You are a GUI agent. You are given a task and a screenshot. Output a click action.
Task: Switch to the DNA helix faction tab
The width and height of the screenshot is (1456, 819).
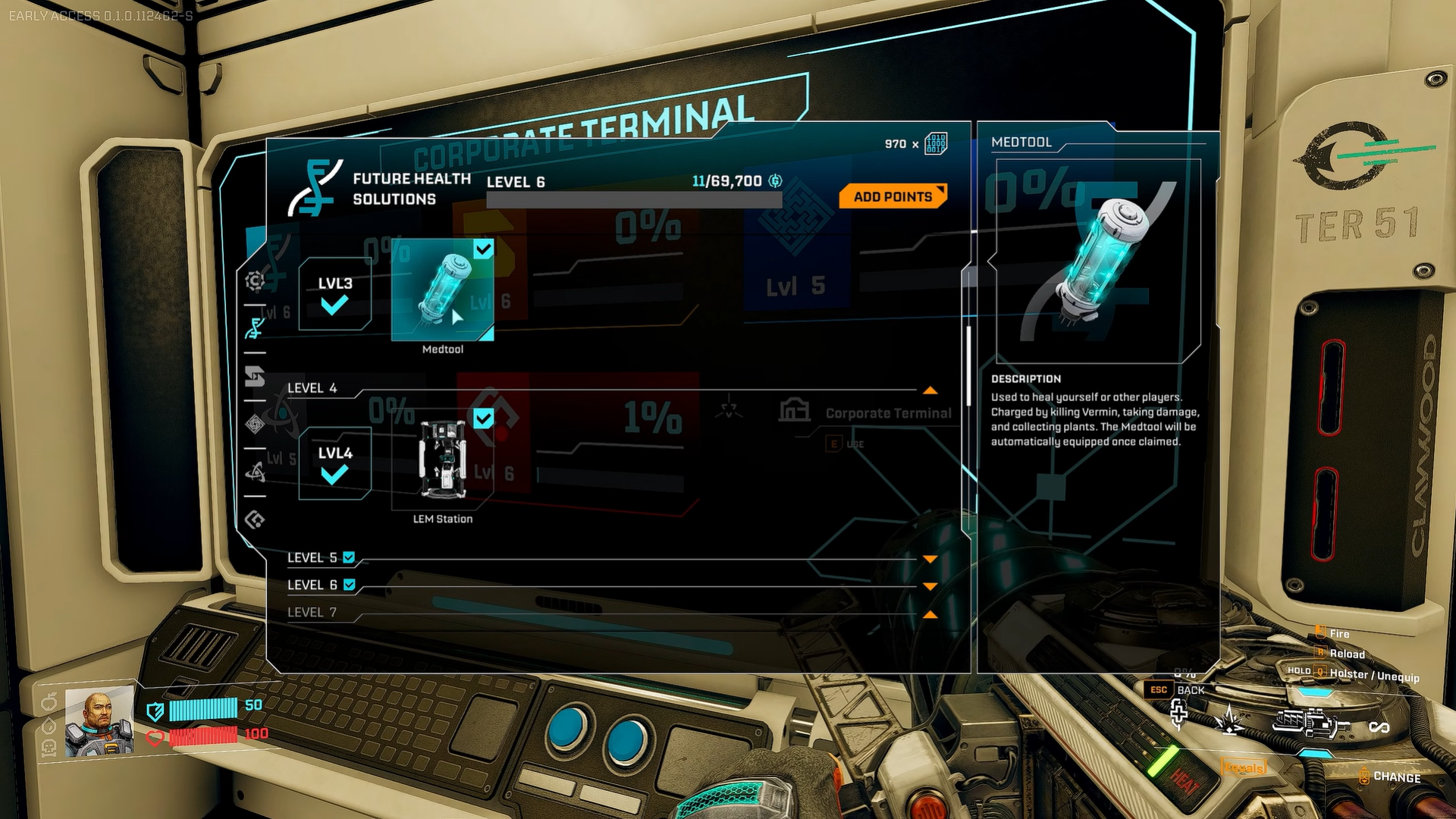tap(255, 328)
